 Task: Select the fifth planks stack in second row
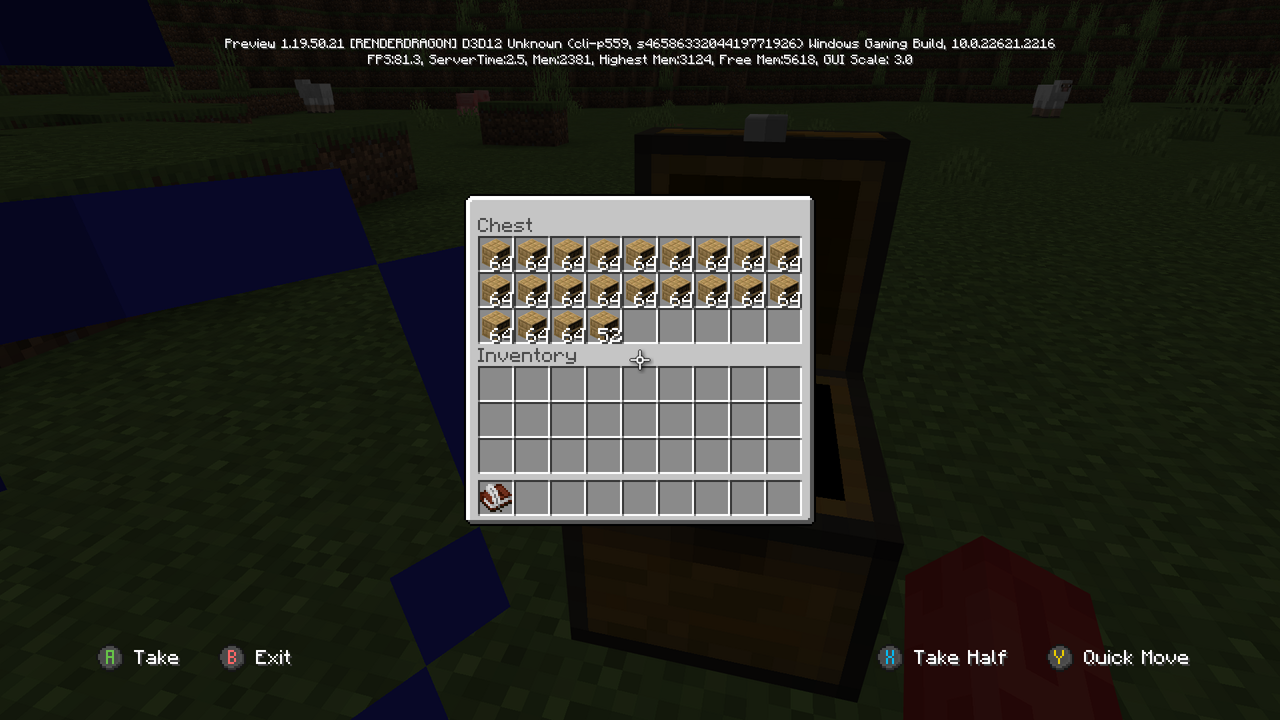(639, 291)
